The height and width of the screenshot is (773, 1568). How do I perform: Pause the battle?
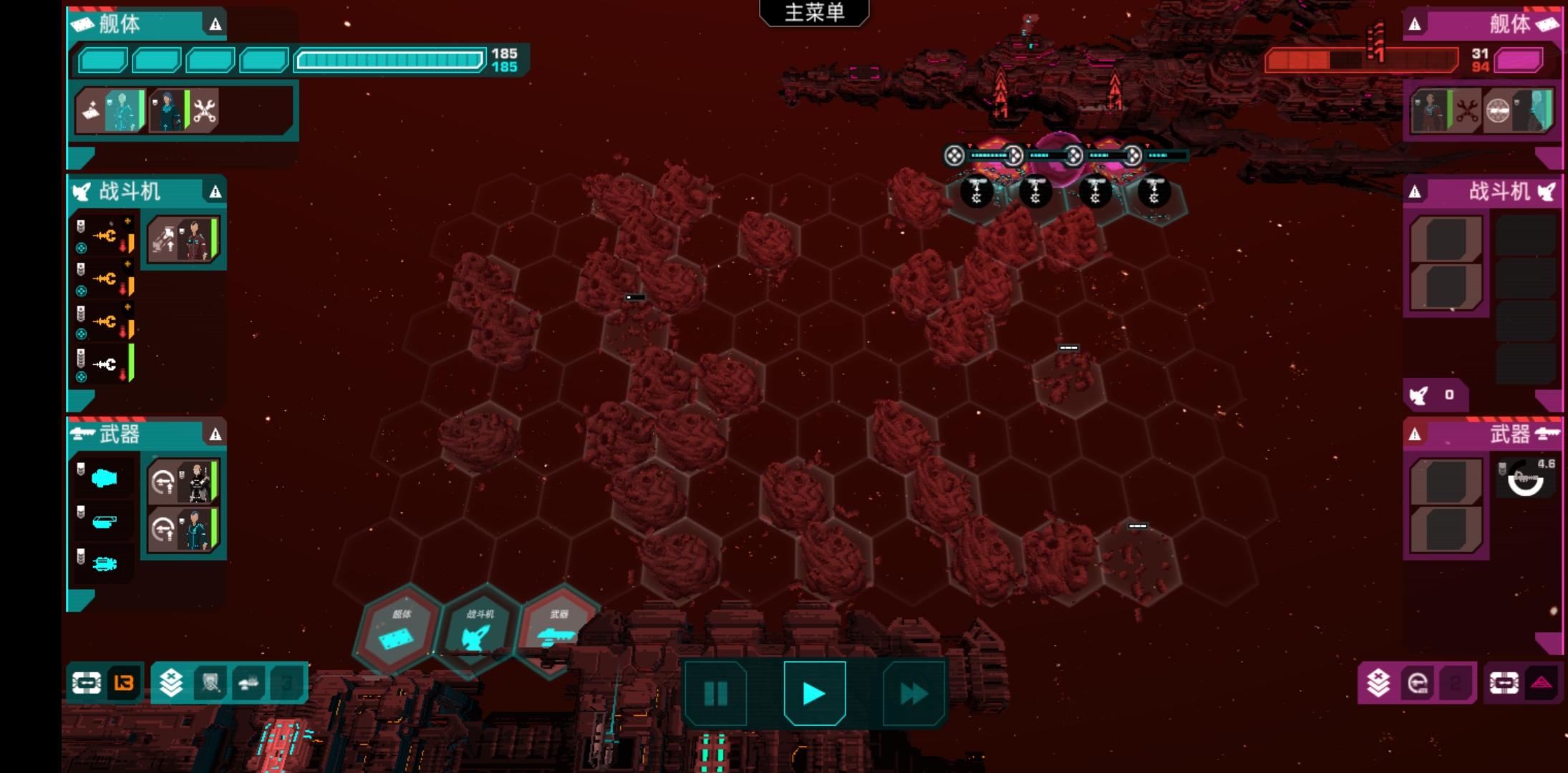pyautogui.click(x=715, y=693)
